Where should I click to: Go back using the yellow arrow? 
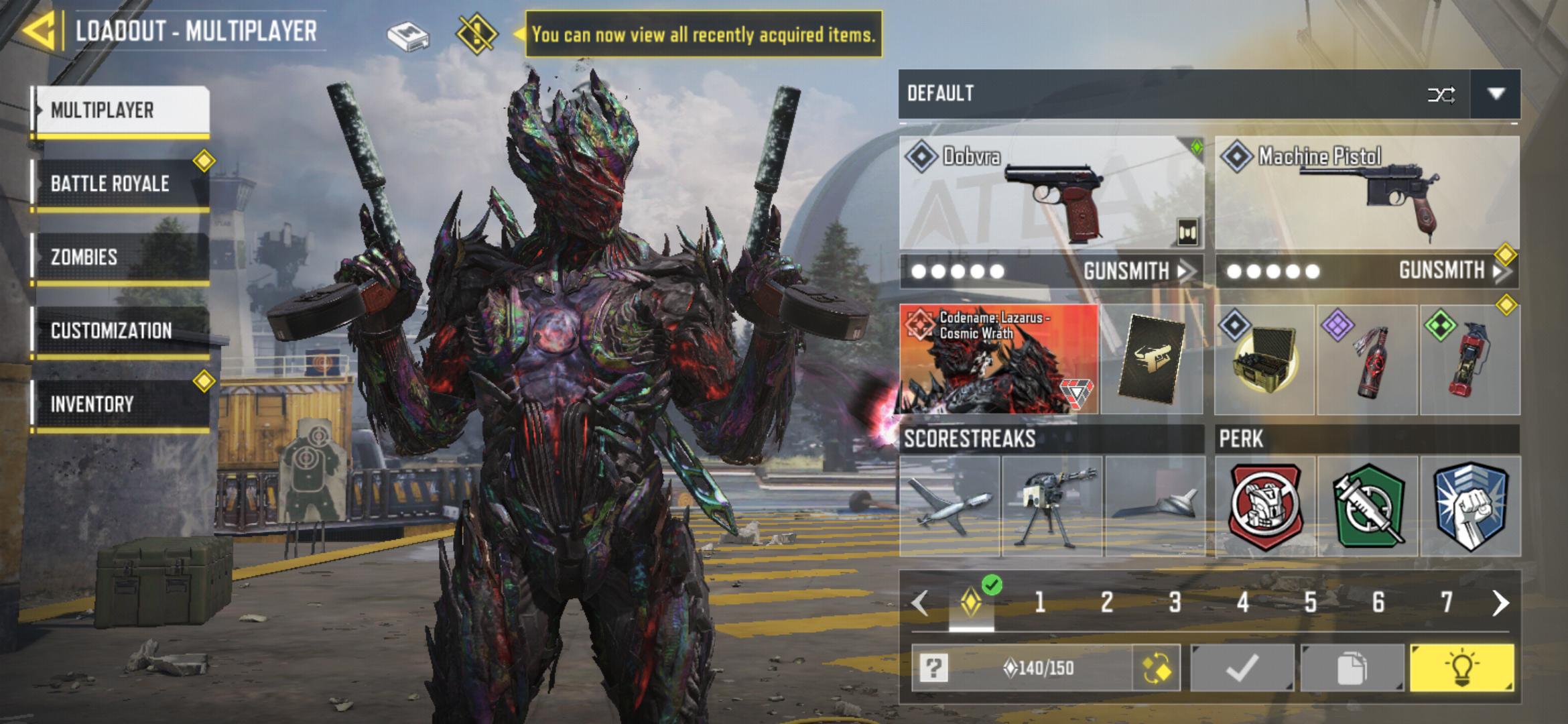point(39,30)
